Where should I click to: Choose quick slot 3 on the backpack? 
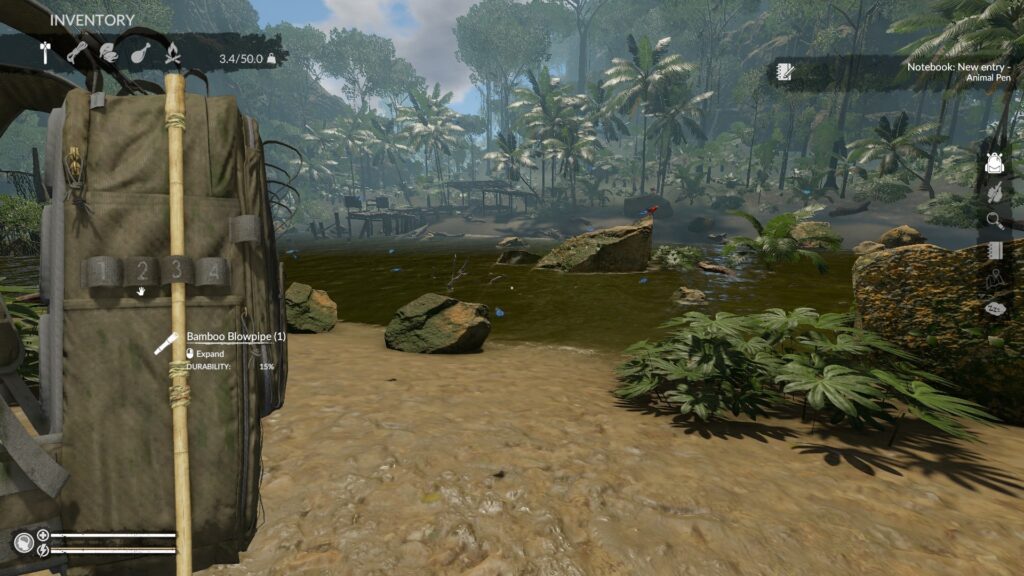pyautogui.click(x=177, y=270)
